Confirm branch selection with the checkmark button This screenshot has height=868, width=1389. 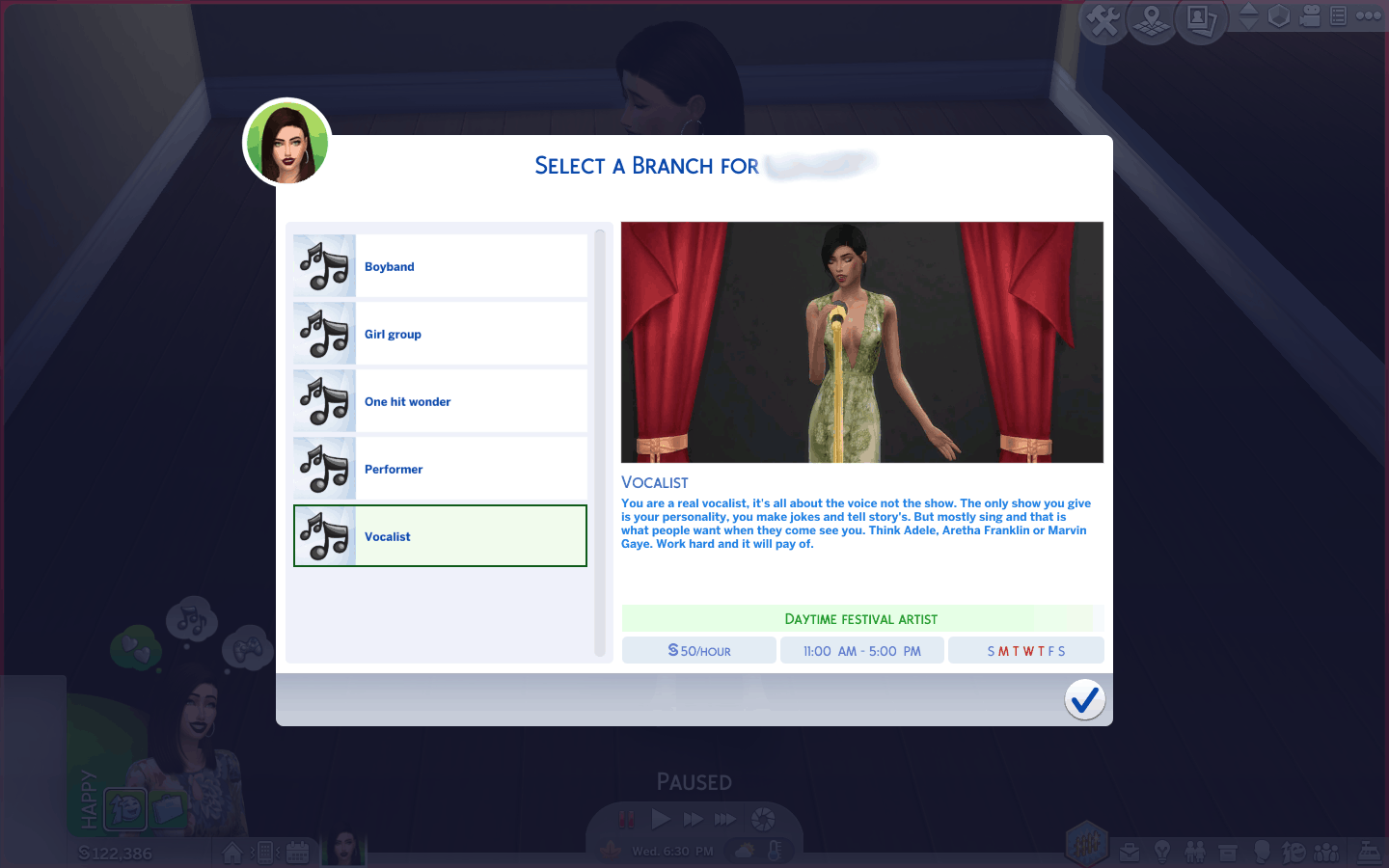(1084, 699)
